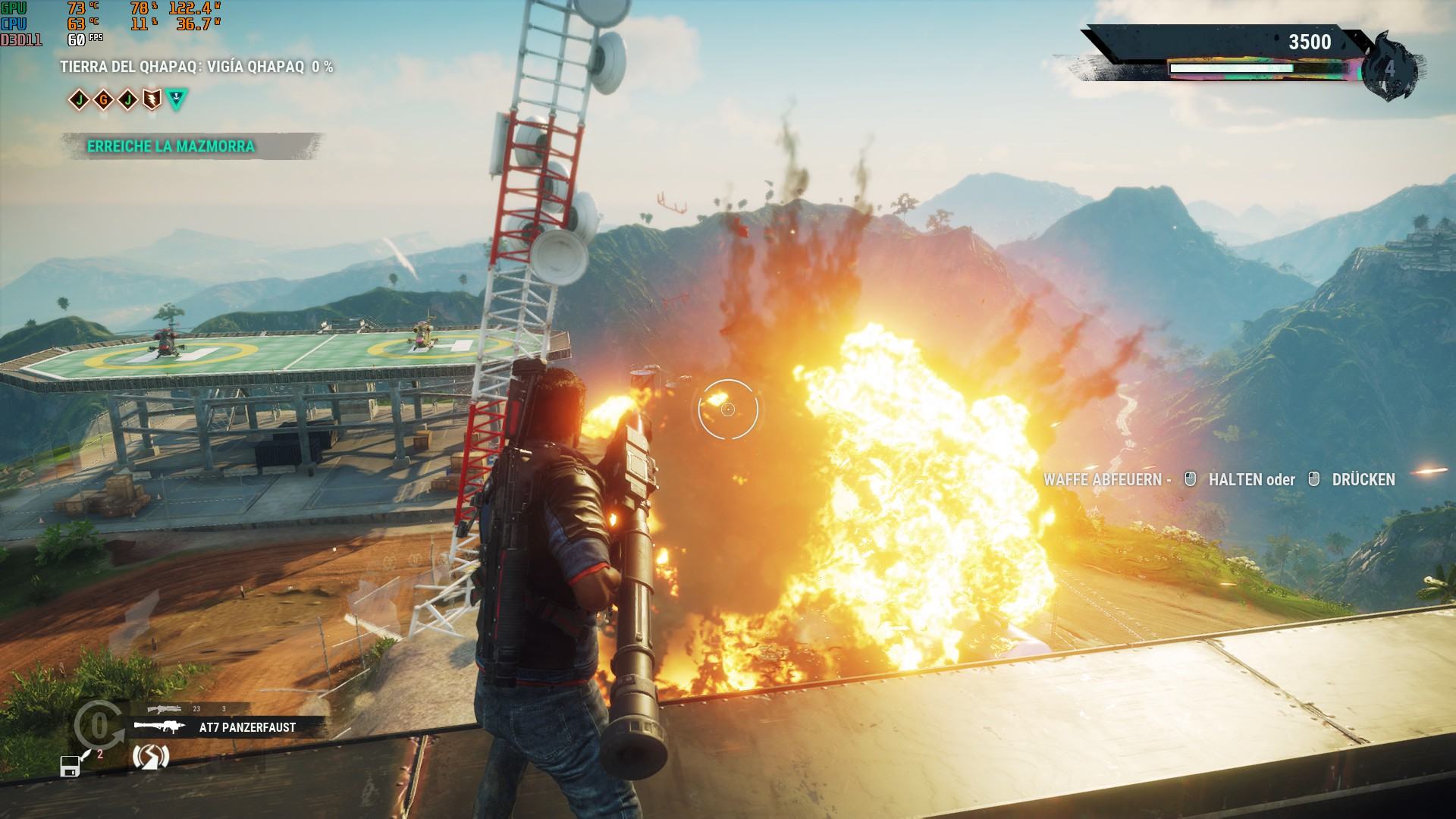Select the orange G diamond objective icon

click(x=103, y=99)
